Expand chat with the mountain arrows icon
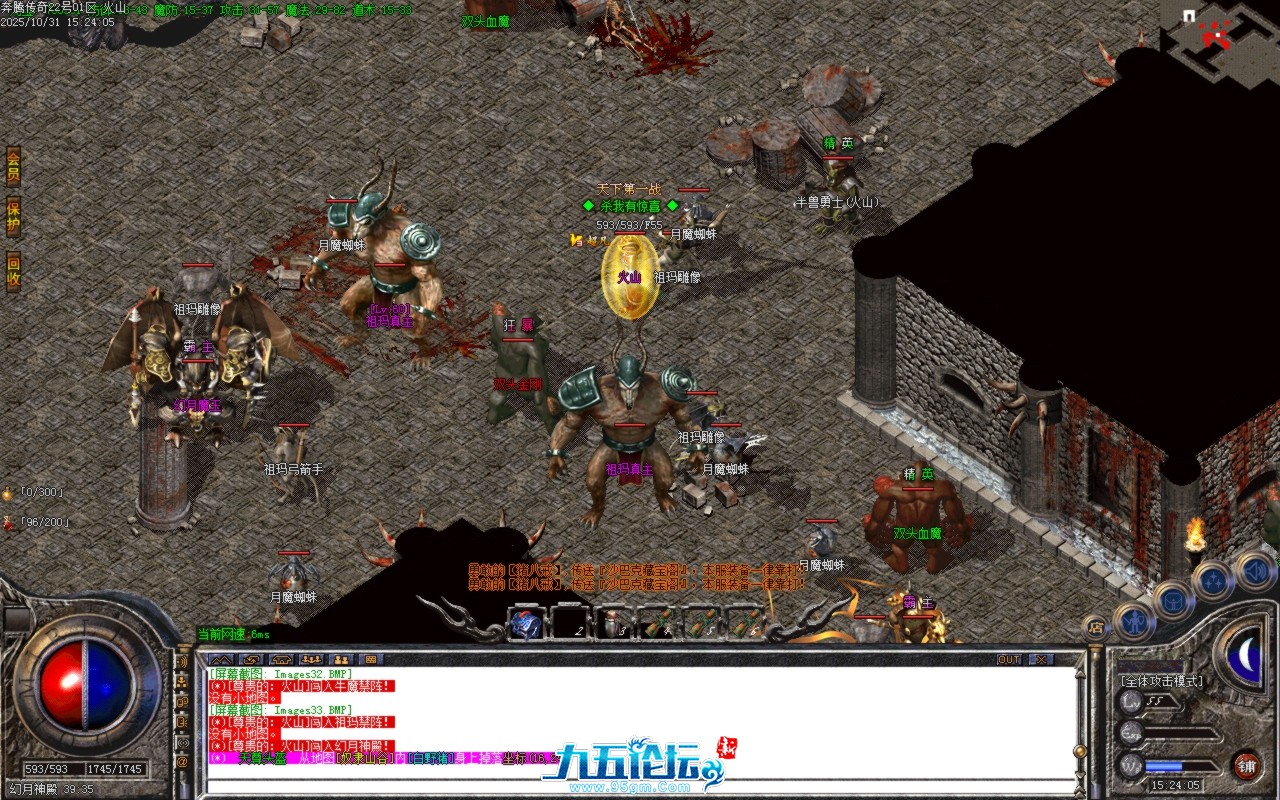Image resolution: width=1280 pixels, height=800 pixels. coord(223,660)
